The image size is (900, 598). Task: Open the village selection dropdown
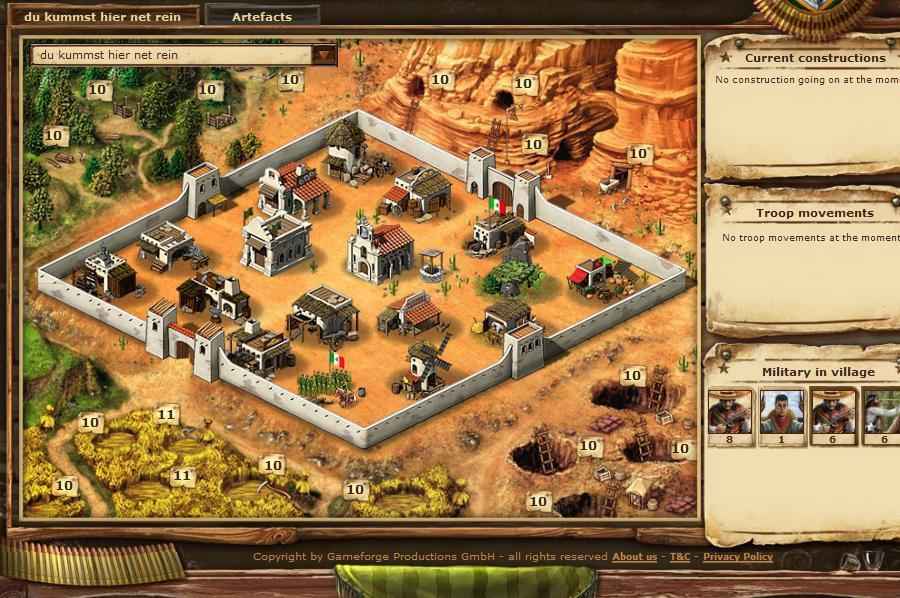click(x=325, y=55)
